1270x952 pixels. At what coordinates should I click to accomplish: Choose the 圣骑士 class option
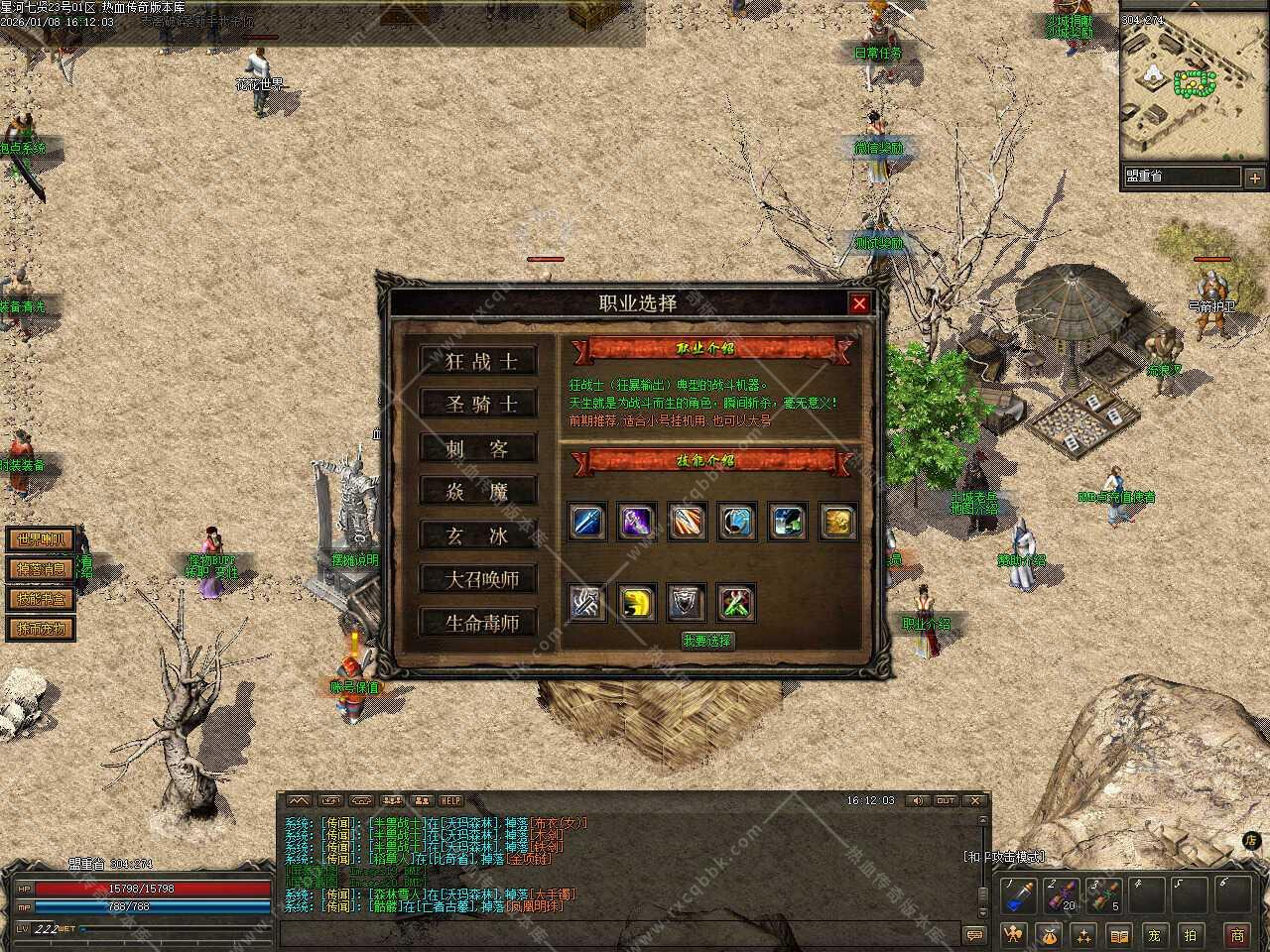(478, 405)
